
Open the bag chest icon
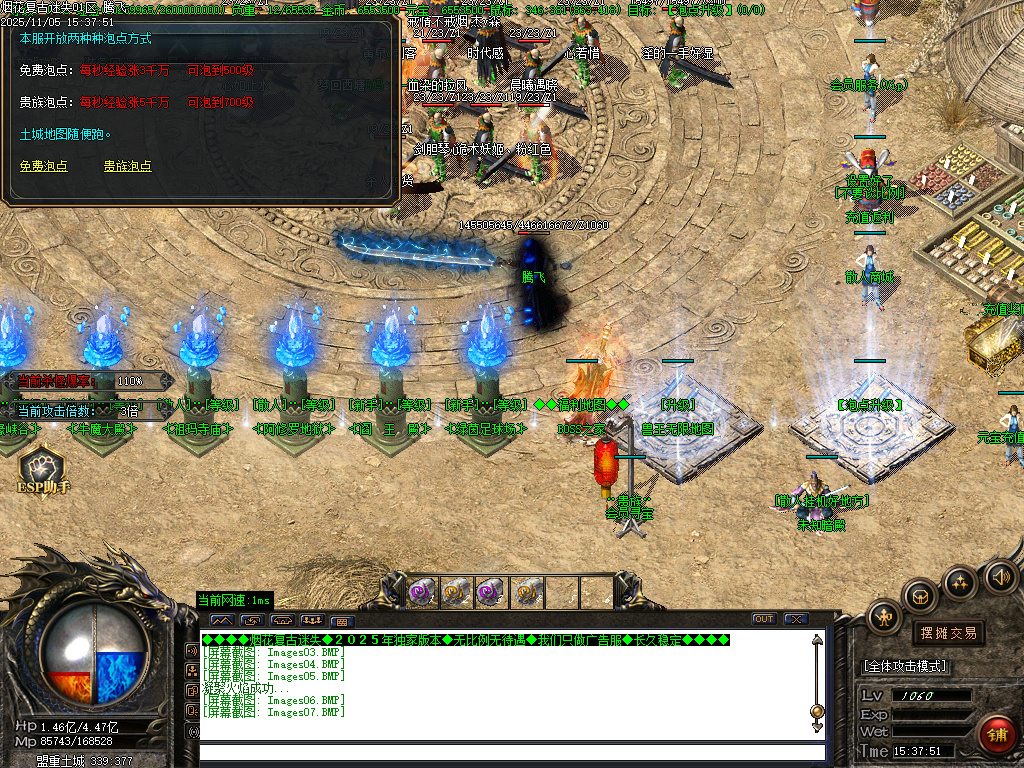[x=920, y=596]
